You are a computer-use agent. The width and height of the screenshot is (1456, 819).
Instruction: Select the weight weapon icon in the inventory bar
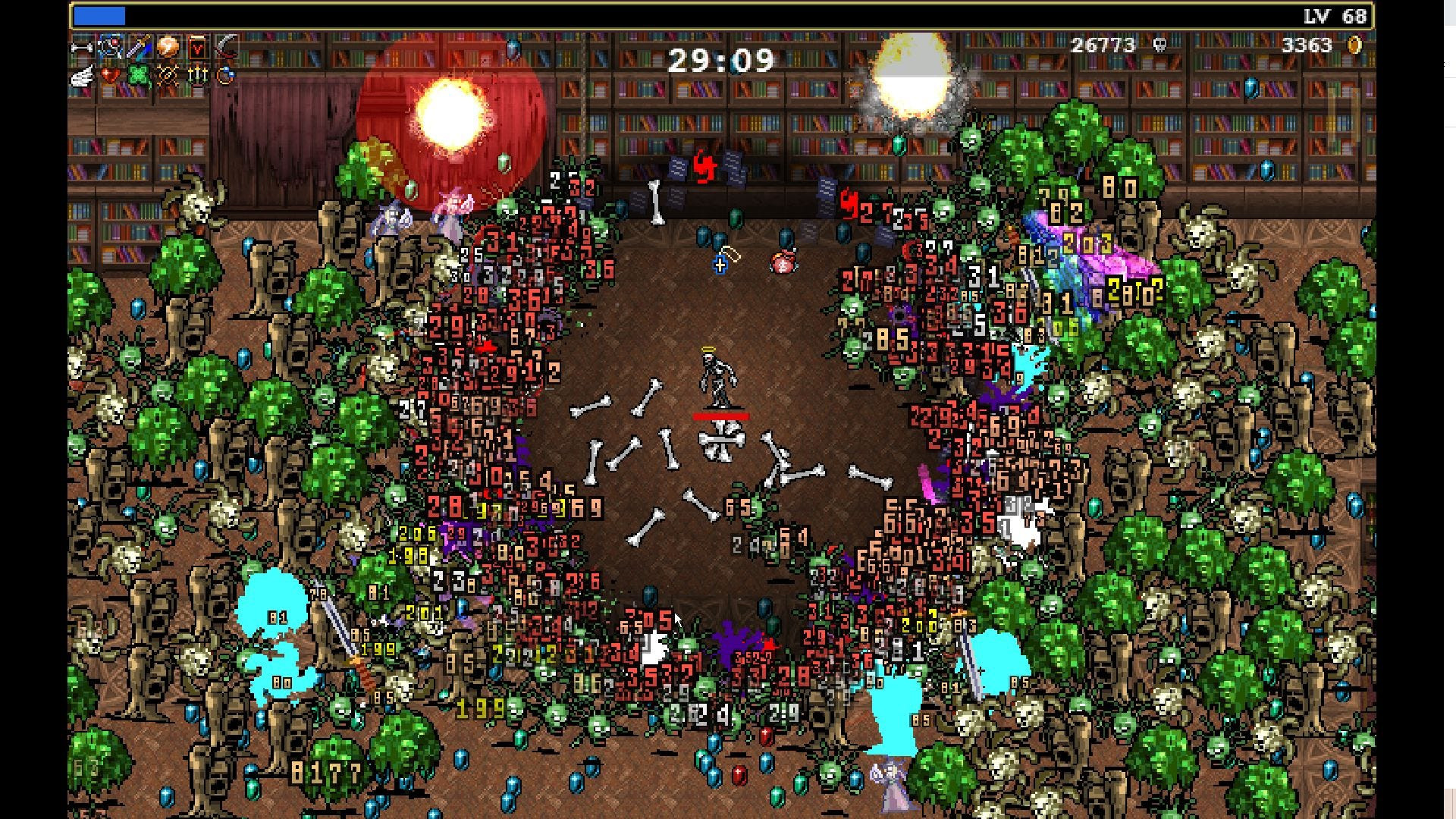81,47
